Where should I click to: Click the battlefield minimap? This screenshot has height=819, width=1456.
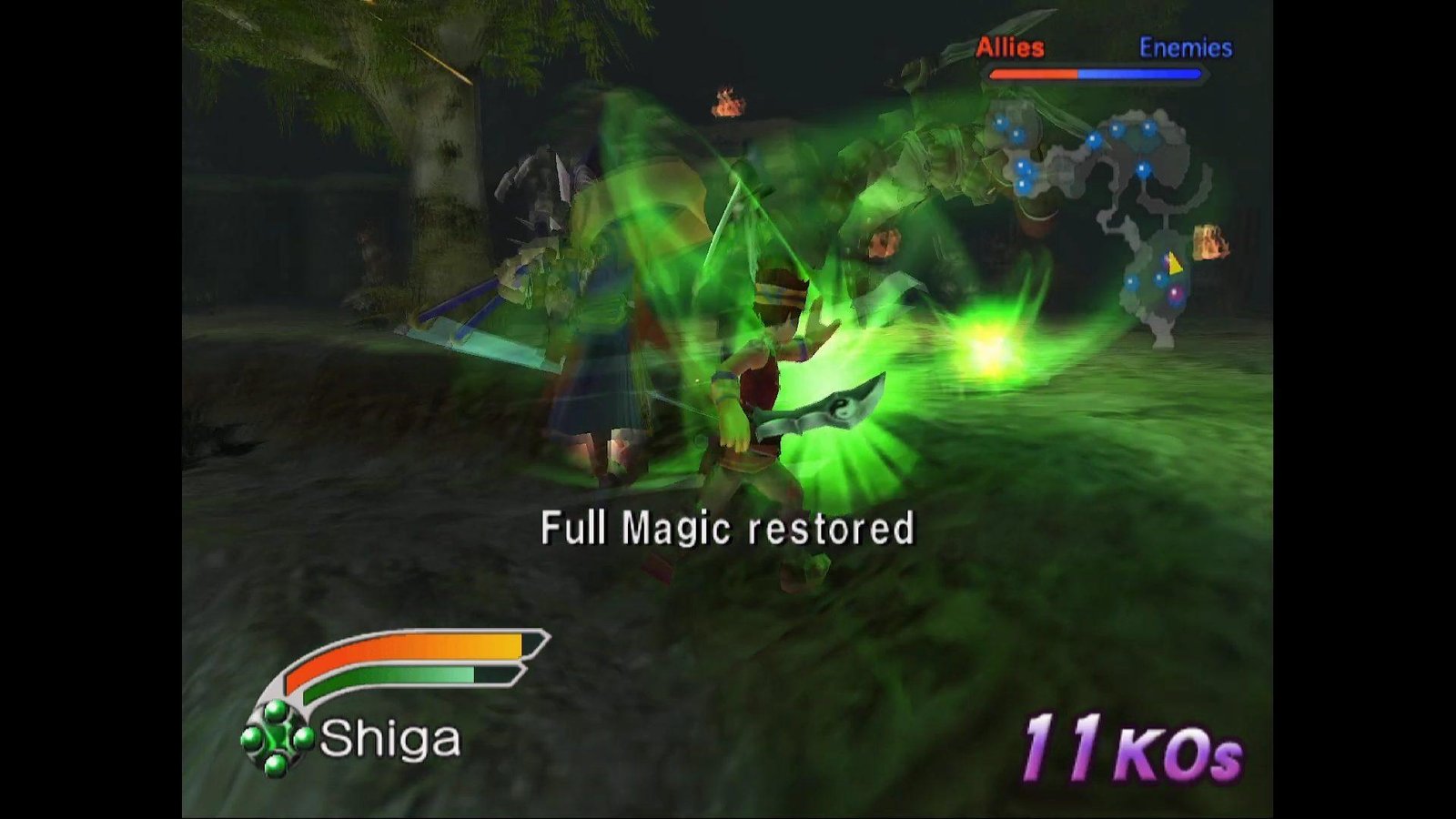[1106, 214]
